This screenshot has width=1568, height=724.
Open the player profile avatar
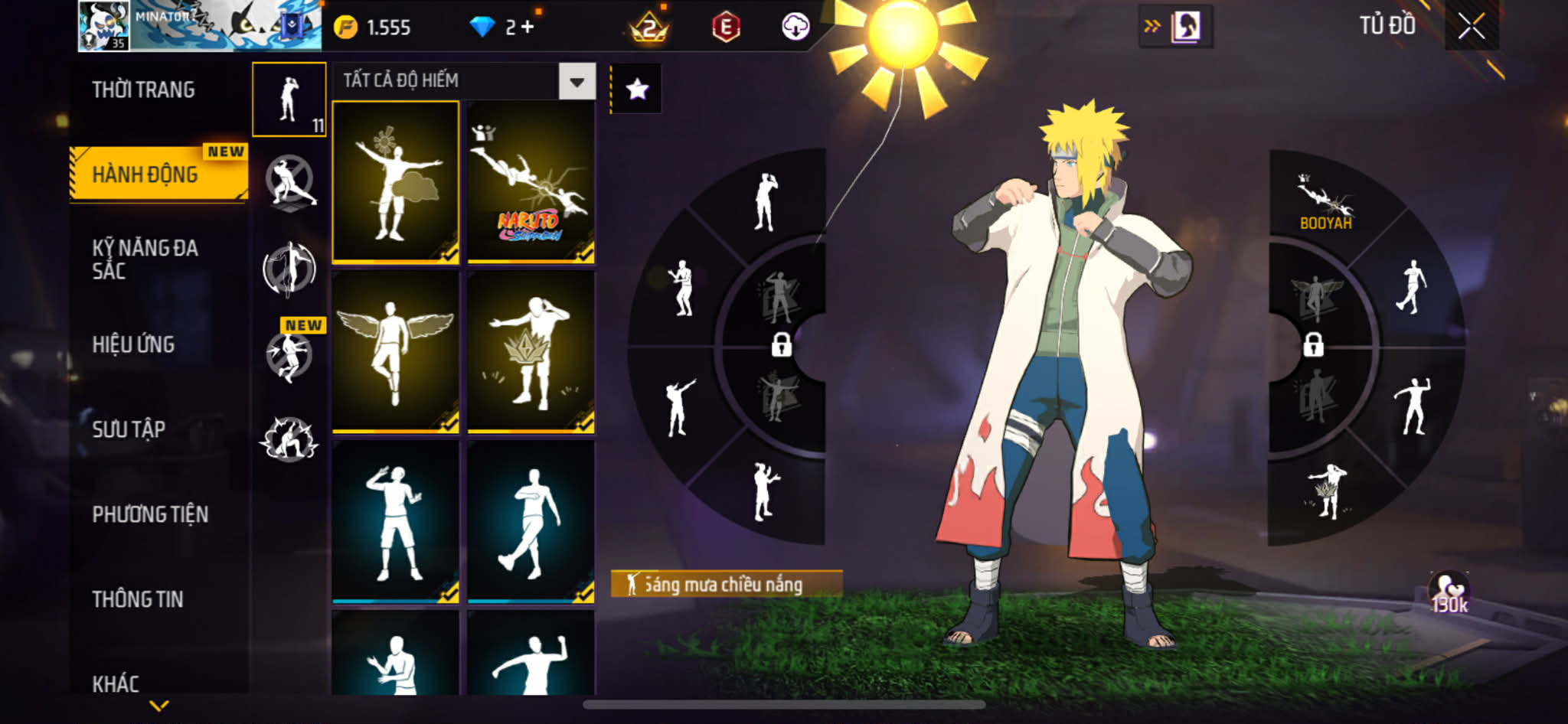tap(104, 26)
